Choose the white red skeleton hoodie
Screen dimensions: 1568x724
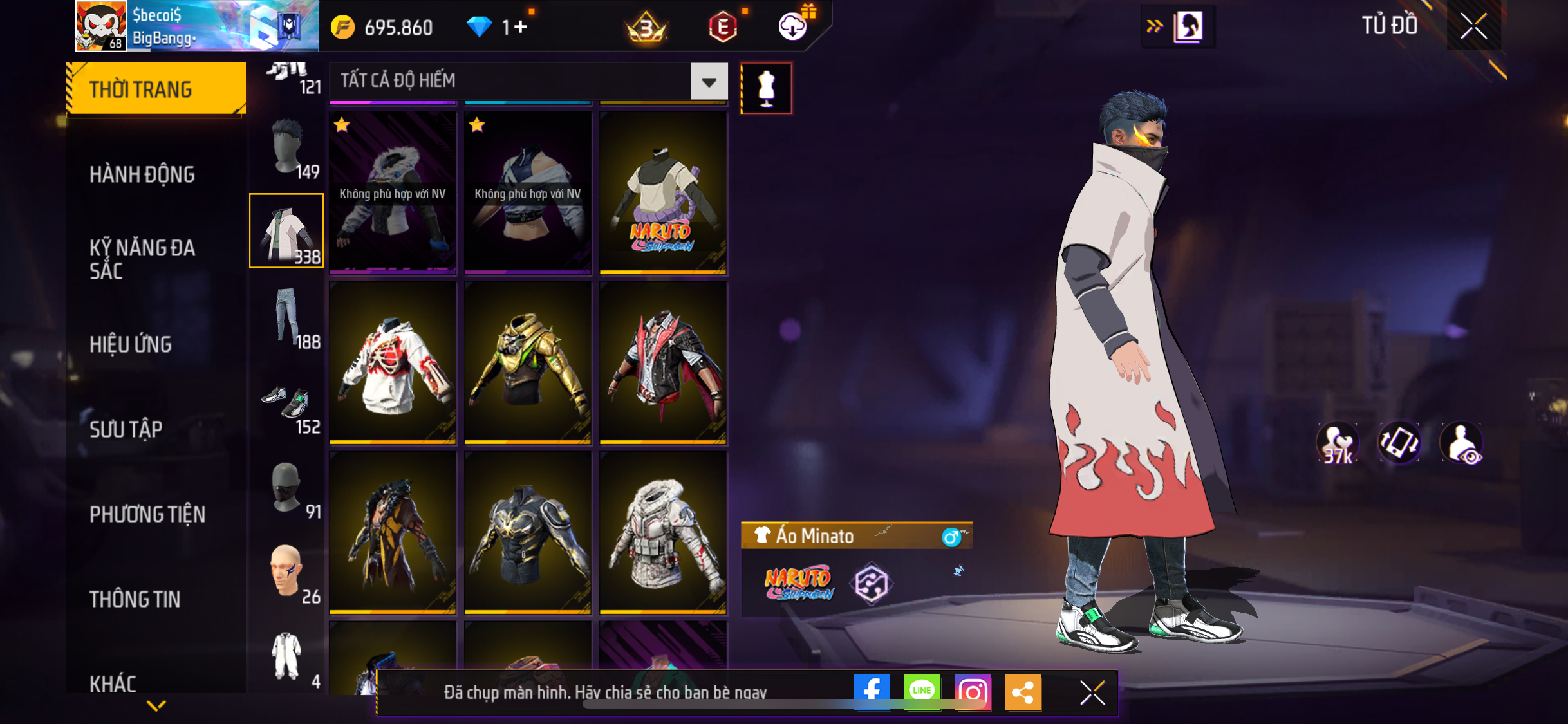[393, 363]
